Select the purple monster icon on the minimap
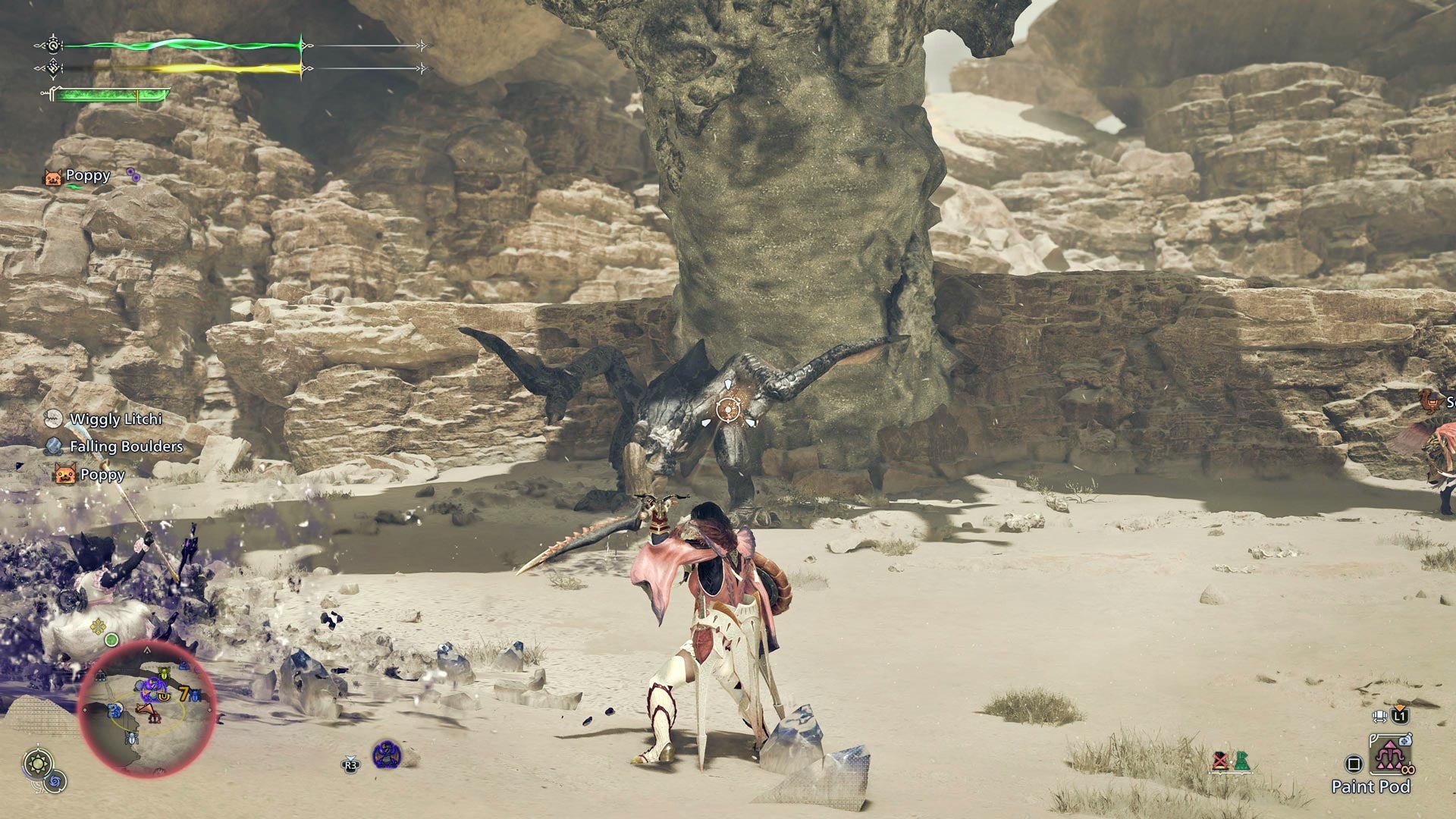Image resolution: width=1456 pixels, height=819 pixels. click(x=153, y=690)
